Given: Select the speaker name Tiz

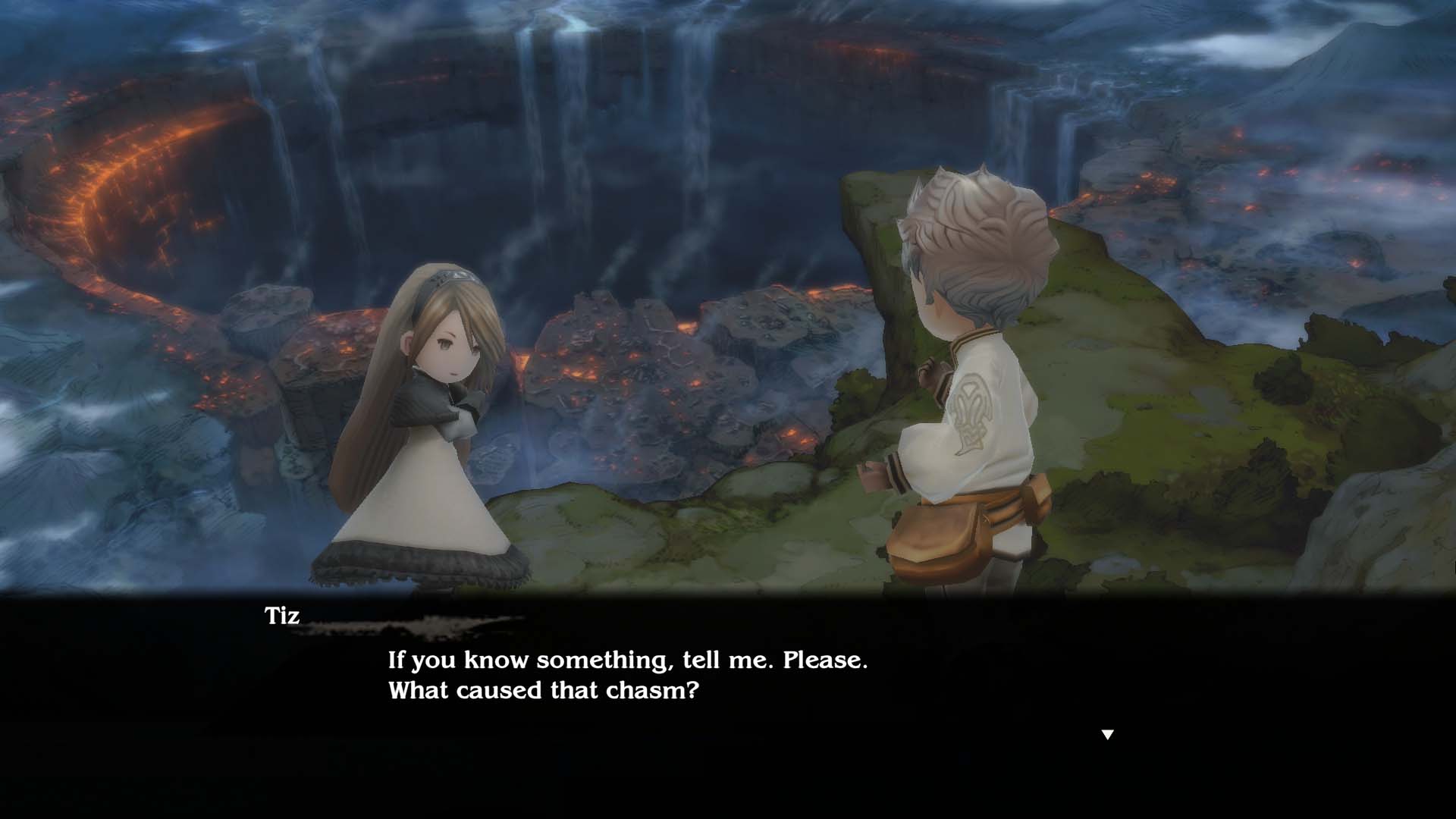Looking at the screenshot, I should pyautogui.click(x=281, y=617).
